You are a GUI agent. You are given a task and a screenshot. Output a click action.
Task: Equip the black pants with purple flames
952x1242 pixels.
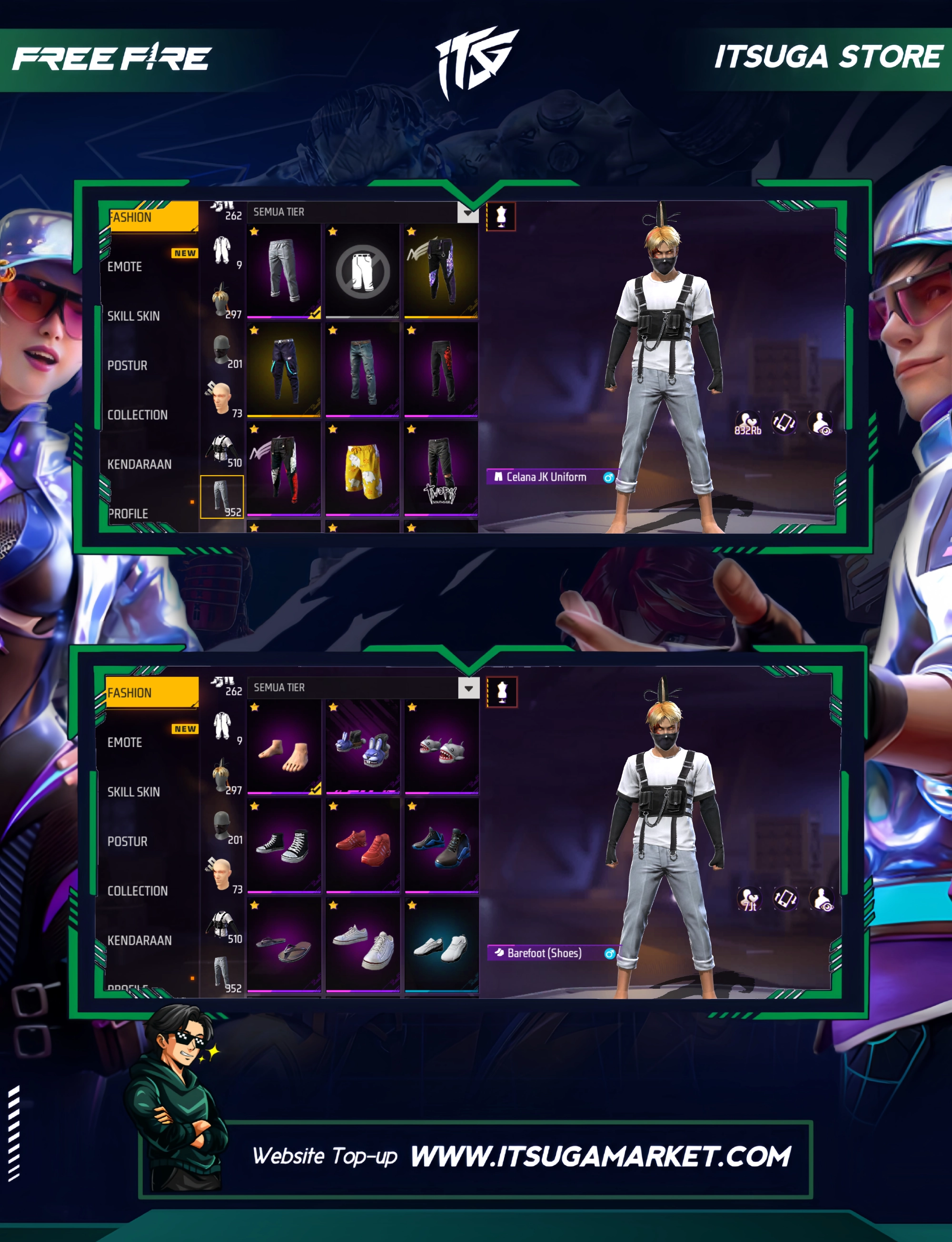[441, 270]
